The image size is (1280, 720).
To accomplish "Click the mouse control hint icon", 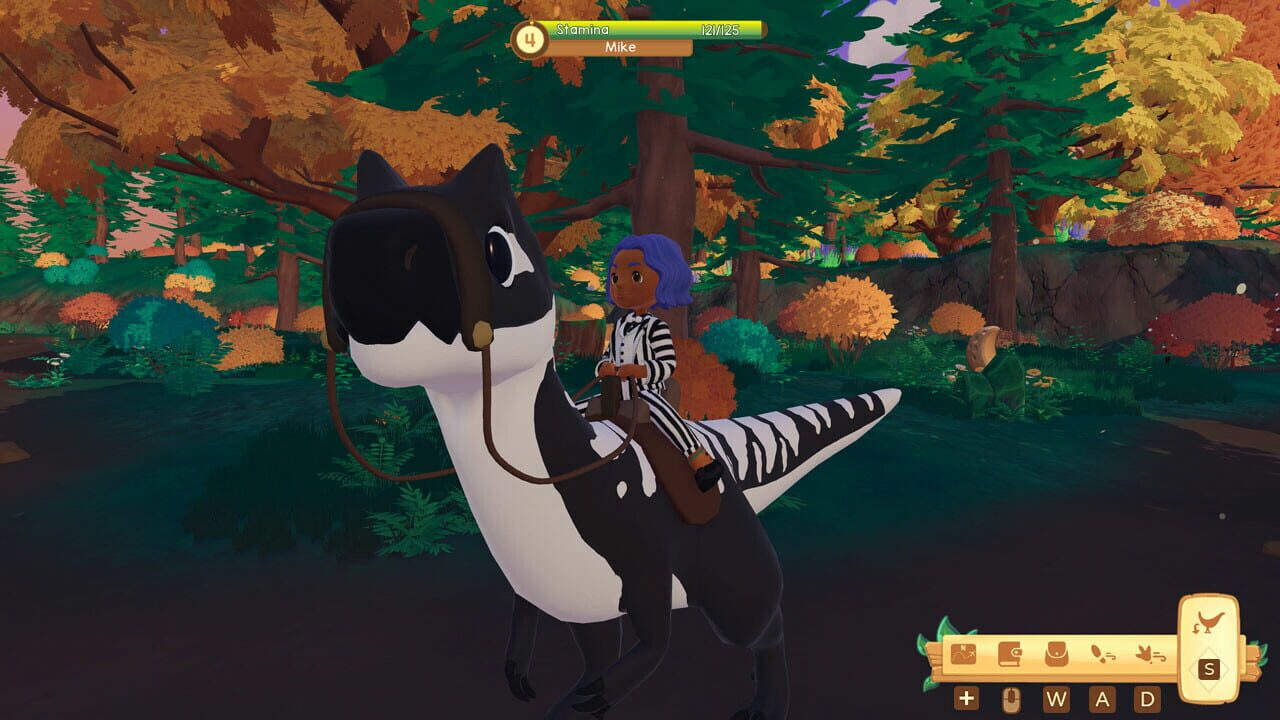I will [x=1010, y=698].
